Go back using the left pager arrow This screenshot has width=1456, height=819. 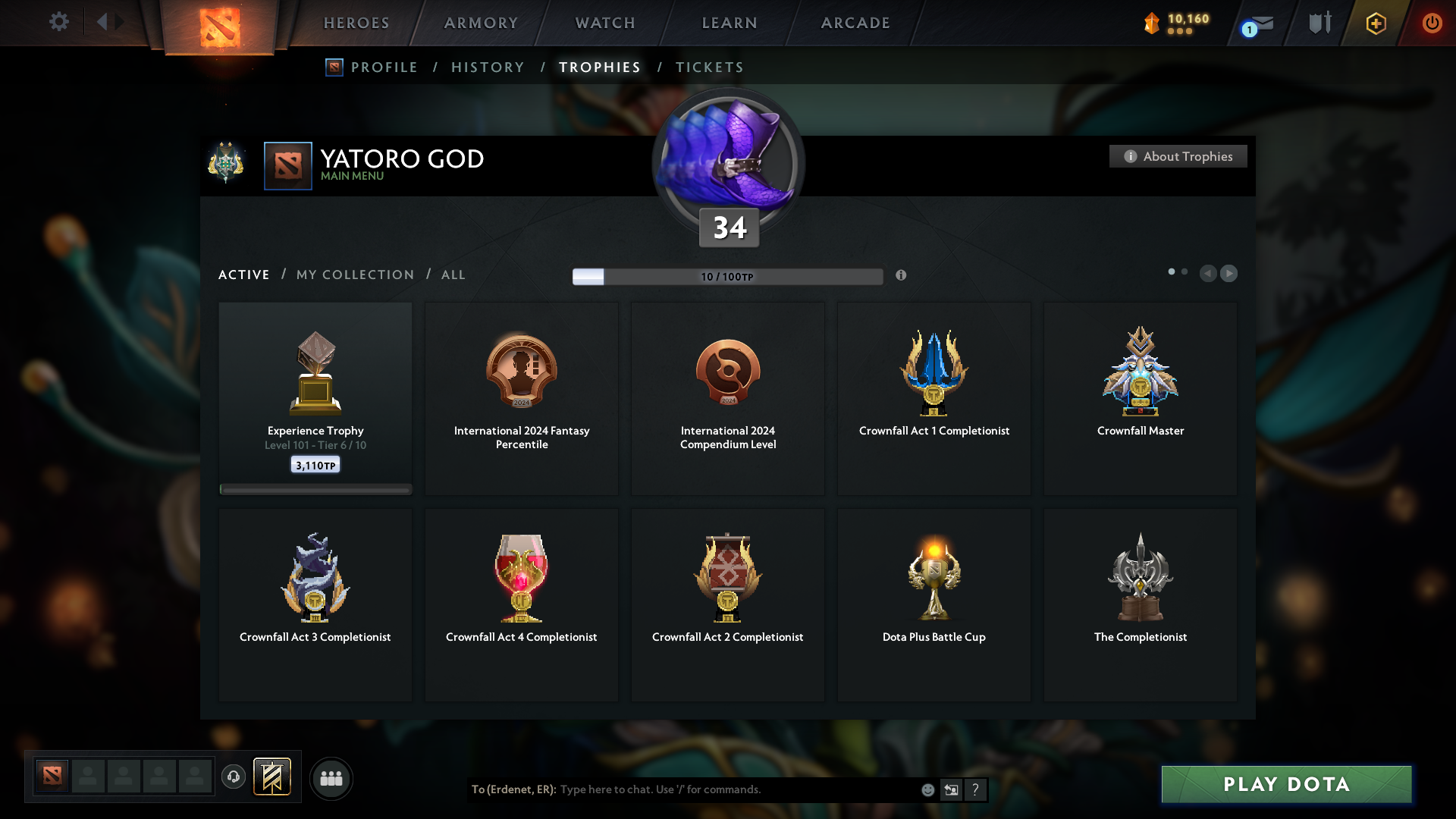click(x=1210, y=274)
